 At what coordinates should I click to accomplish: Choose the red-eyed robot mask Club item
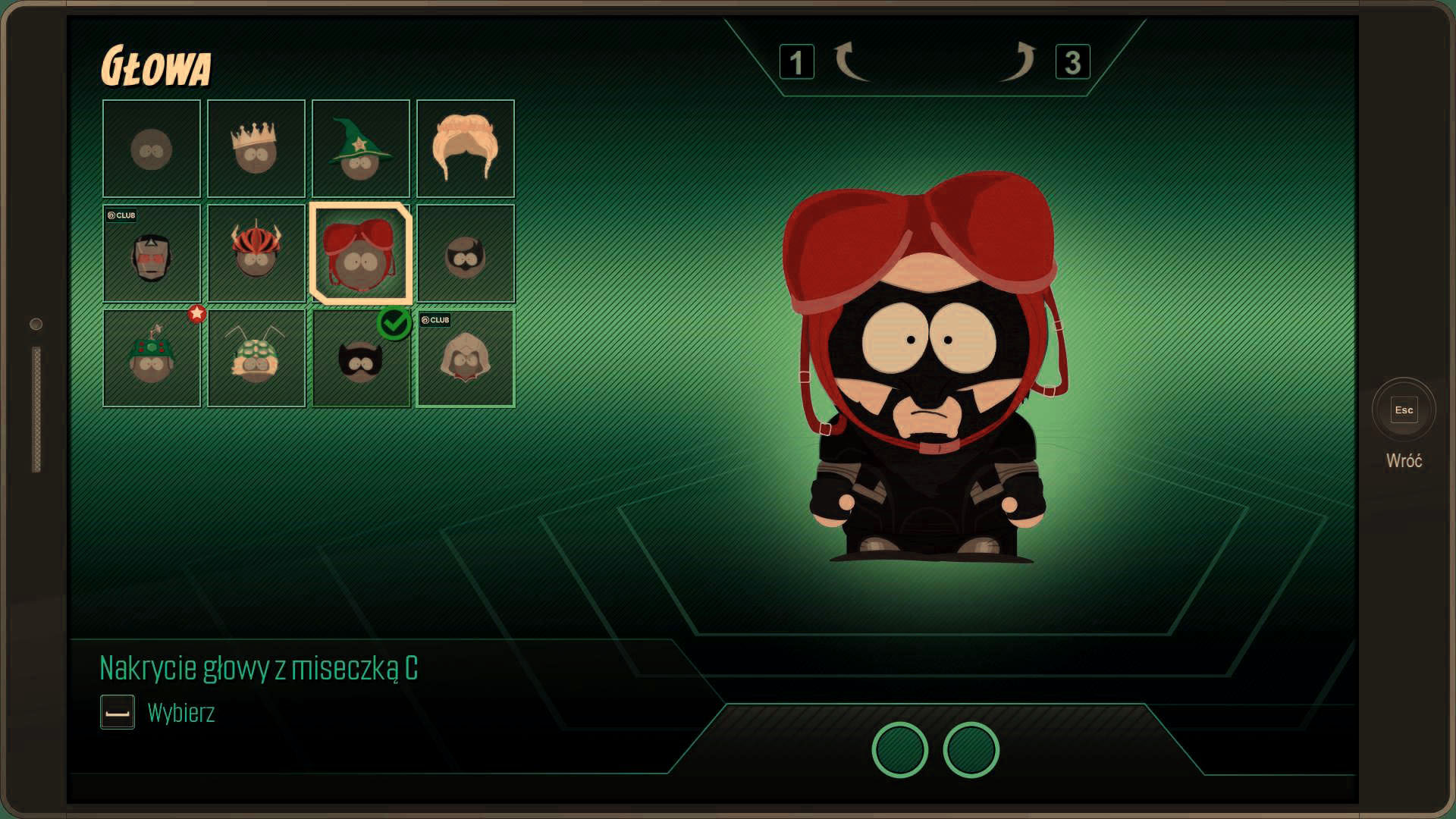[152, 253]
